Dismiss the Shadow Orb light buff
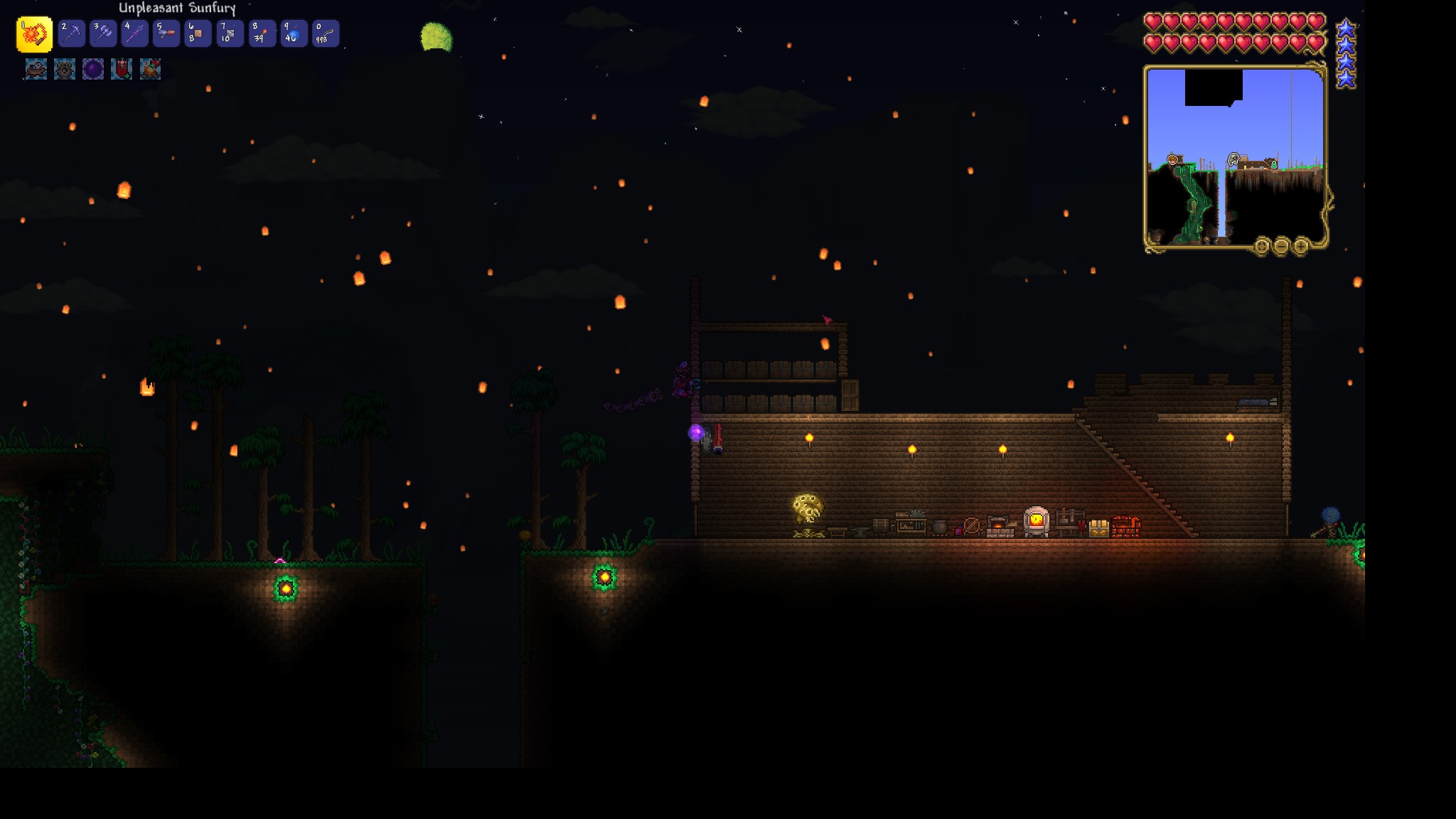This screenshot has height=819, width=1456. tap(92, 69)
